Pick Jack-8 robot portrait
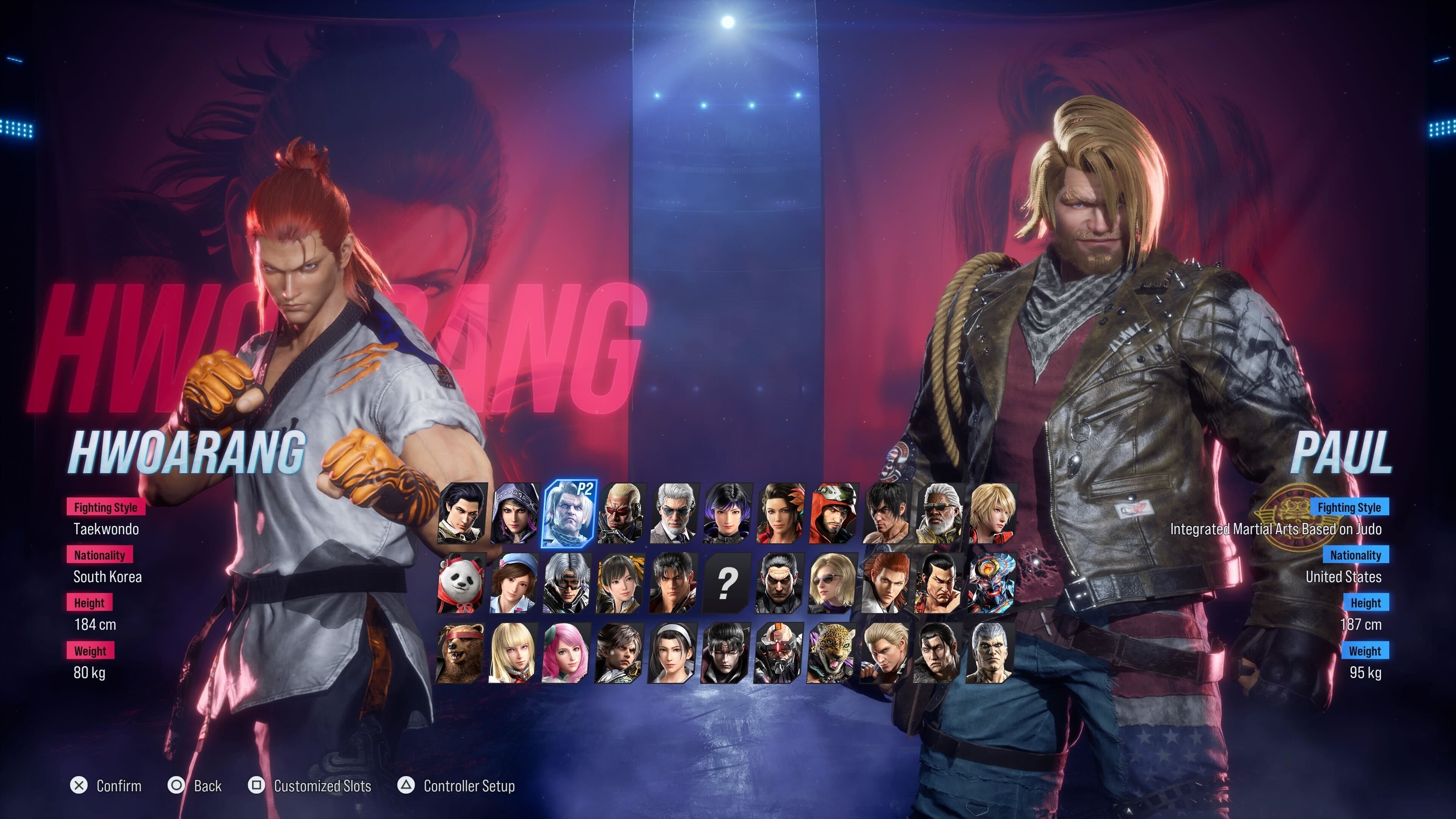This screenshot has height=819, width=1456. (779, 654)
